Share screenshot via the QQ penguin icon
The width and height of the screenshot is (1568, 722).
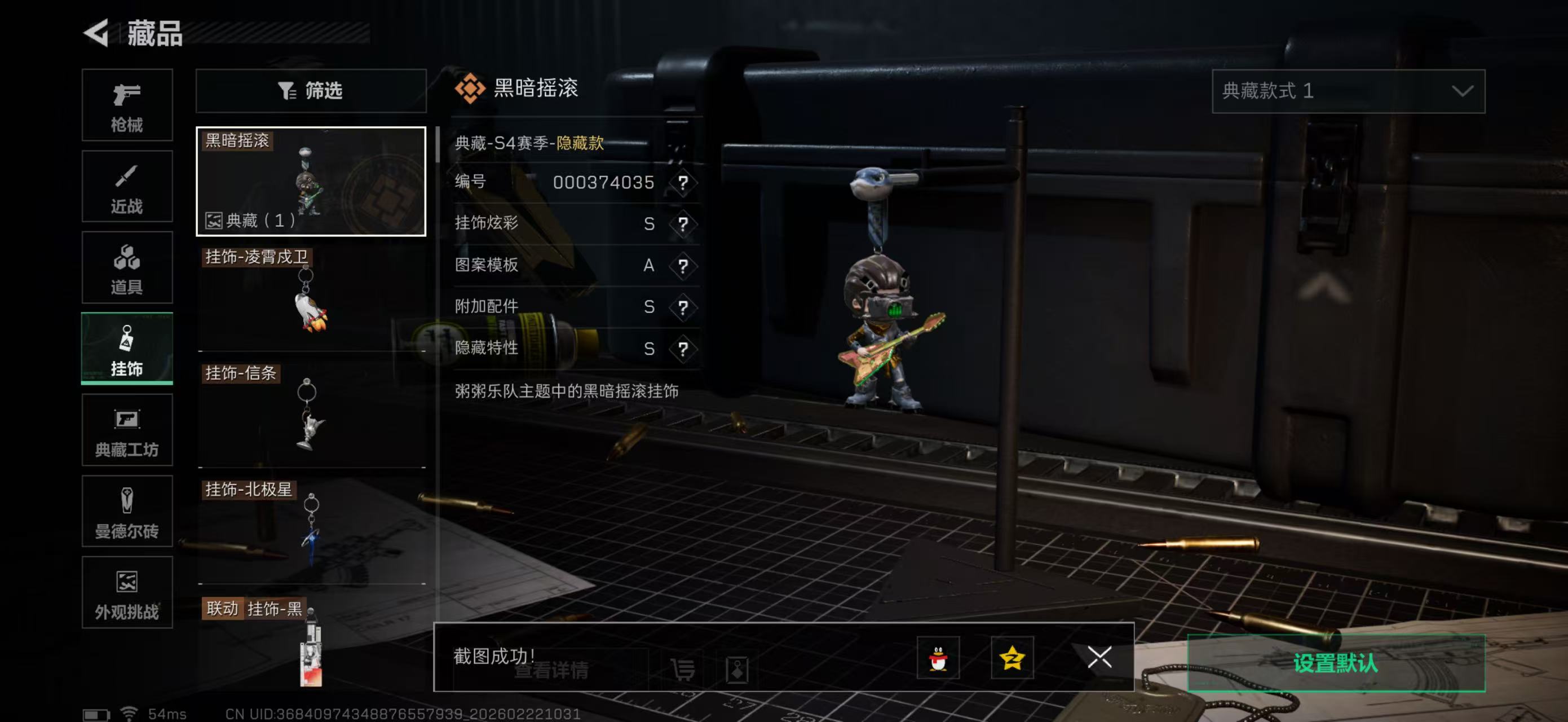938,659
